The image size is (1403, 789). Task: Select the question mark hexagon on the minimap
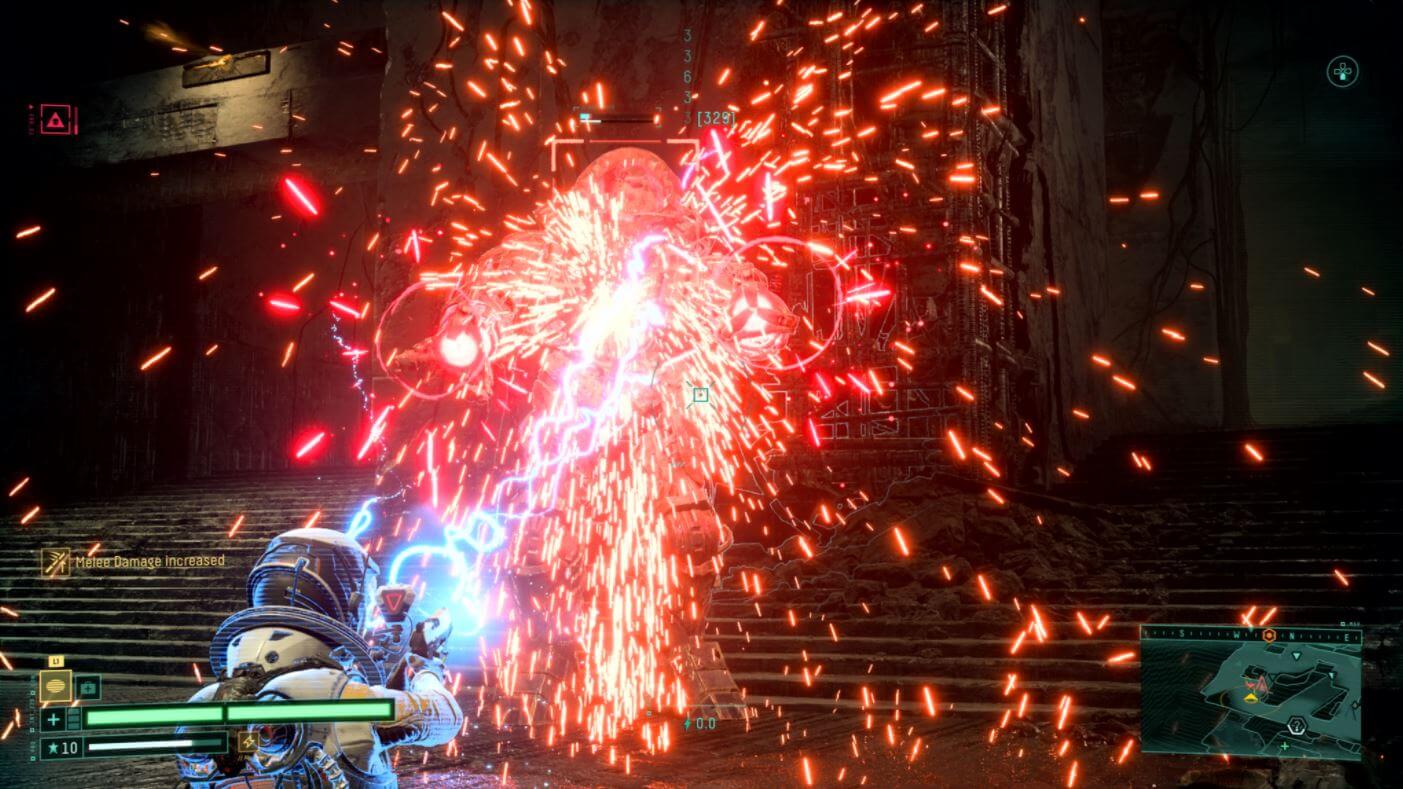(x=1296, y=726)
